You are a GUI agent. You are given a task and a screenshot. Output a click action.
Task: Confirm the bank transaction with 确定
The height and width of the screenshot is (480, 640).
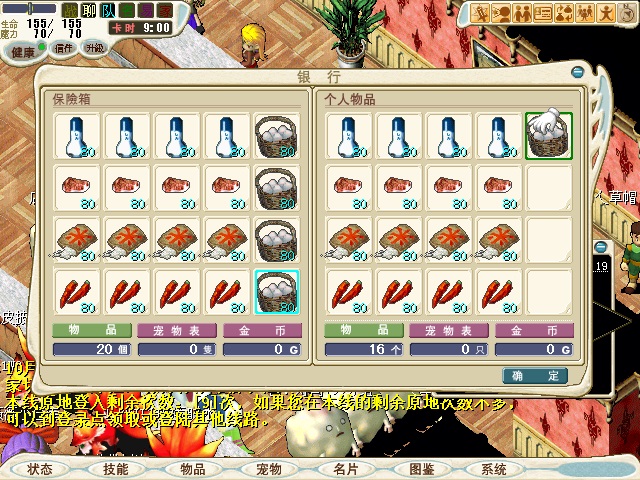(x=540, y=375)
